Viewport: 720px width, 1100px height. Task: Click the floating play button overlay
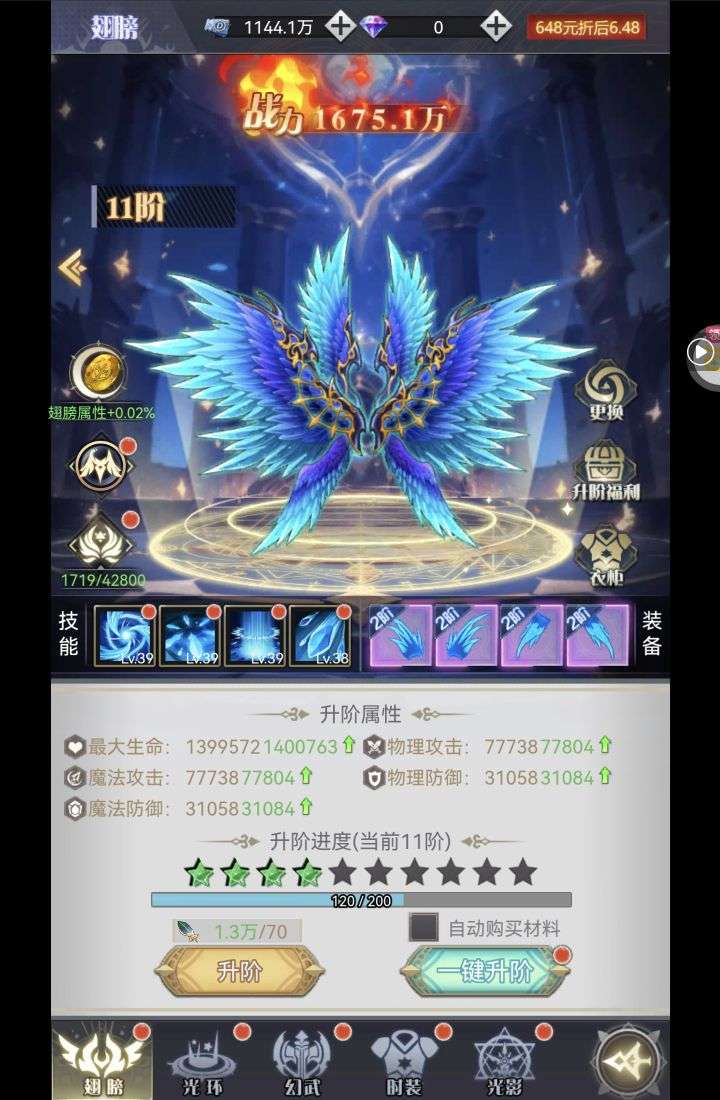[x=701, y=351]
